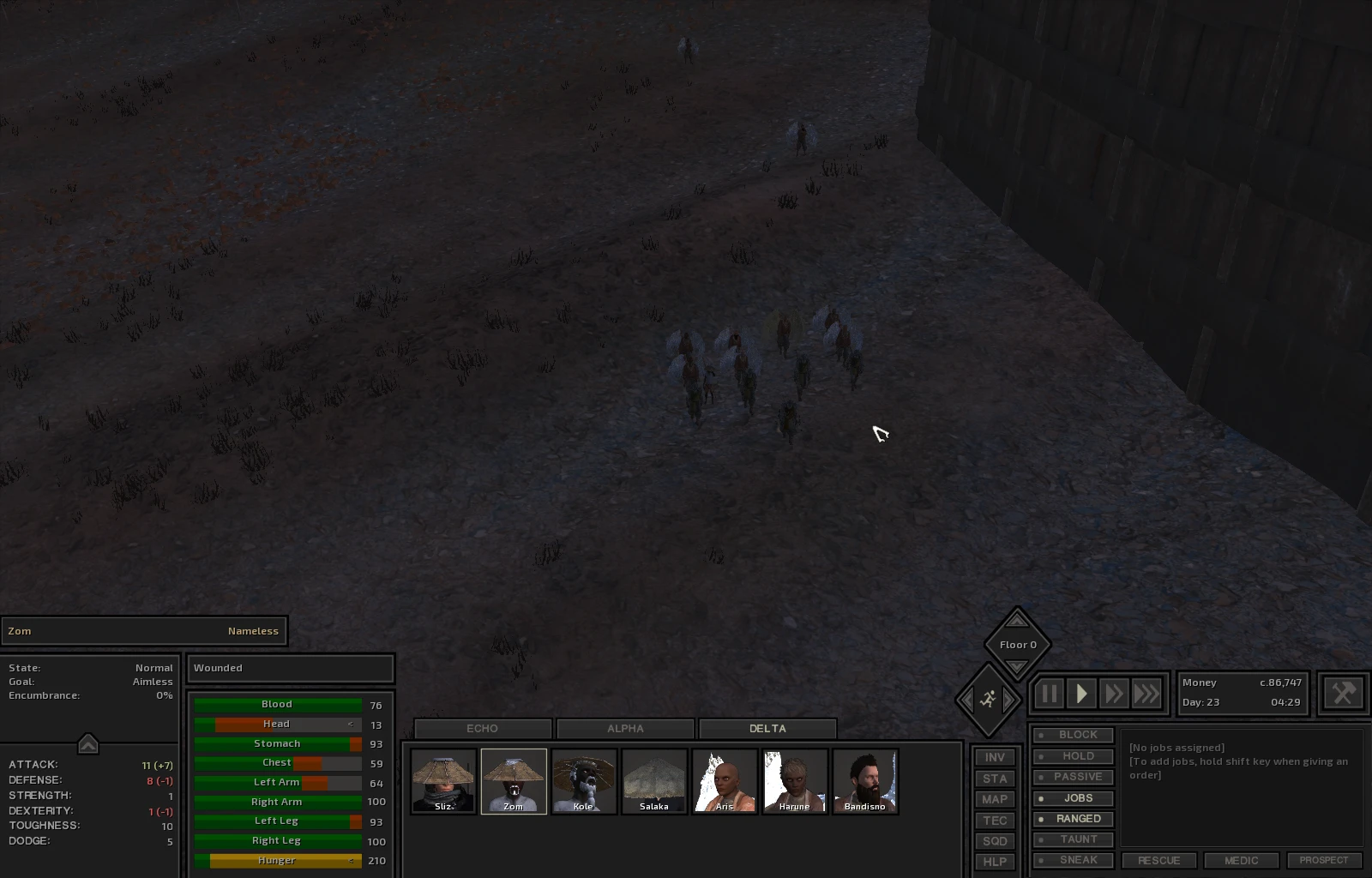Set game speed to fastest triple arrow
Viewport: 1372px width, 878px height.
coord(1146,694)
